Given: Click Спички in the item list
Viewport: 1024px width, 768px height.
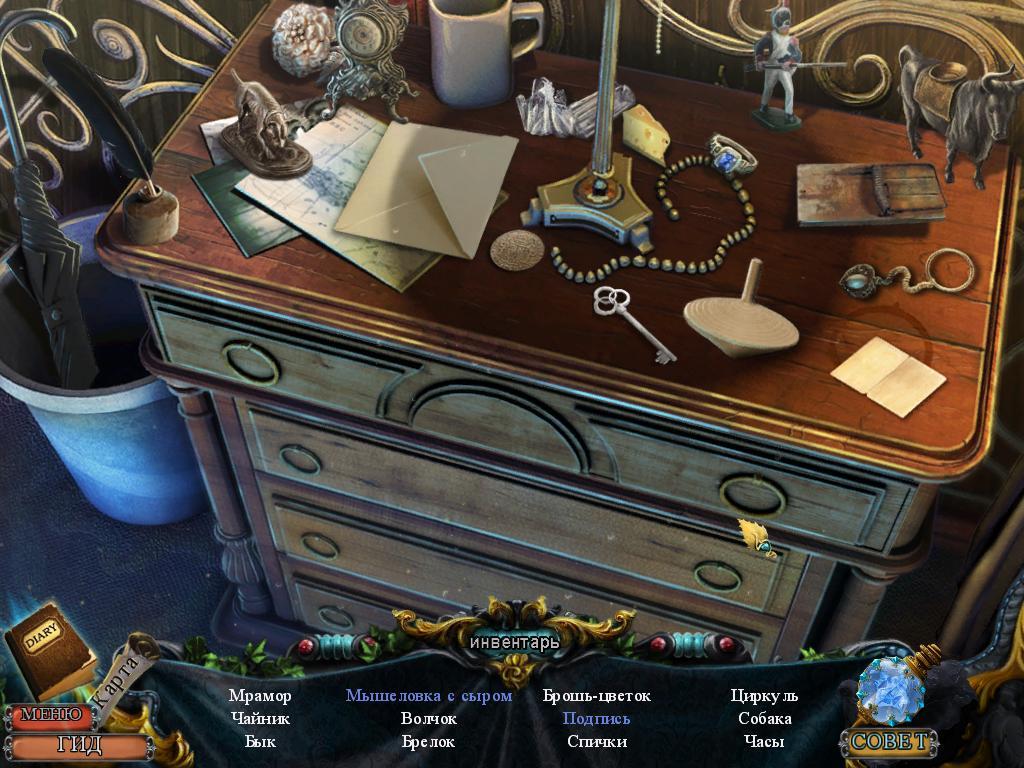Looking at the screenshot, I should (x=597, y=742).
